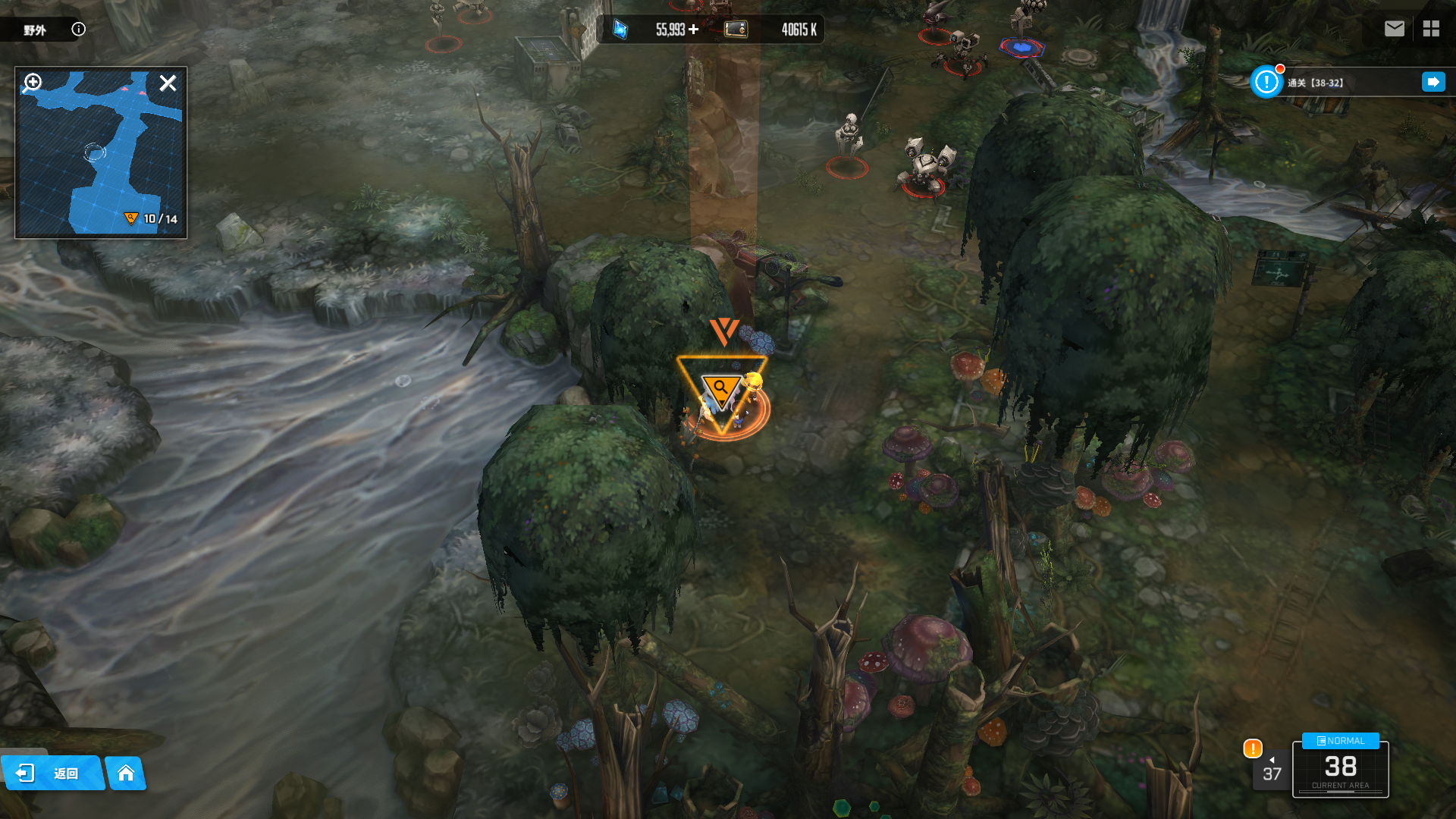Close the minimap panel
The height and width of the screenshot is (819, 1456).
tap(168, 83)
